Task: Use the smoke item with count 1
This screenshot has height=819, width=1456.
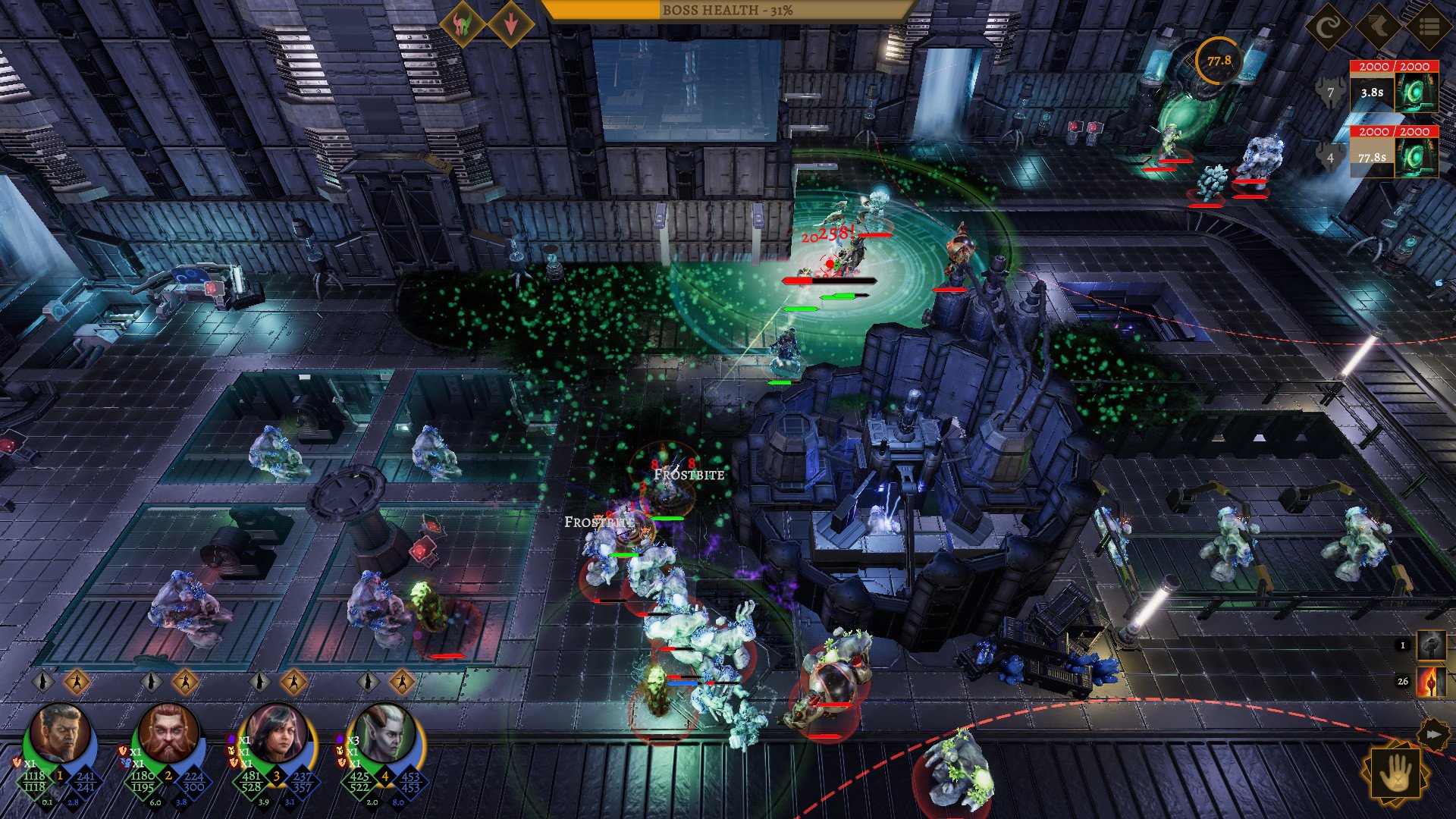Action: (x=1432, y=645)
